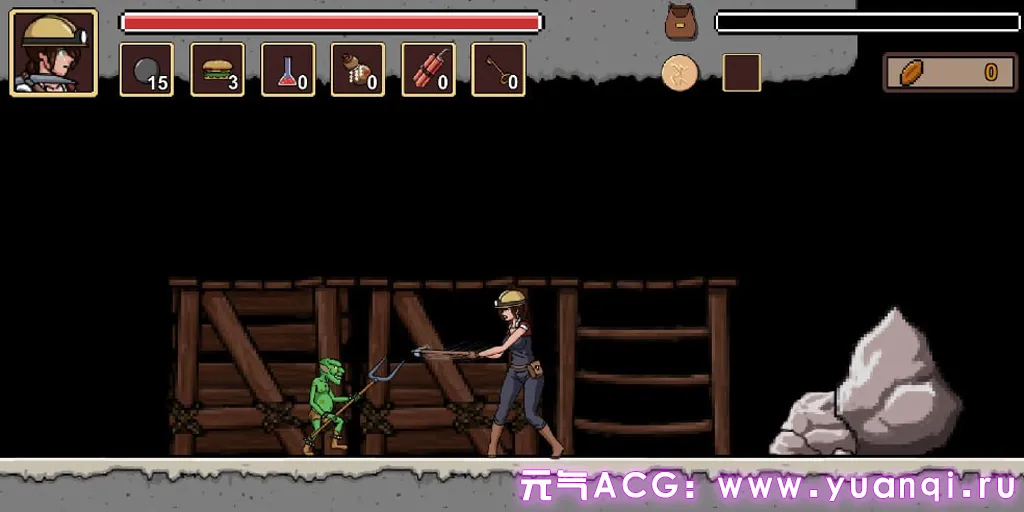Use the burger food item
Image resolution: width=1024 pixels, height=512 pixels.
(x=217, y=70)
